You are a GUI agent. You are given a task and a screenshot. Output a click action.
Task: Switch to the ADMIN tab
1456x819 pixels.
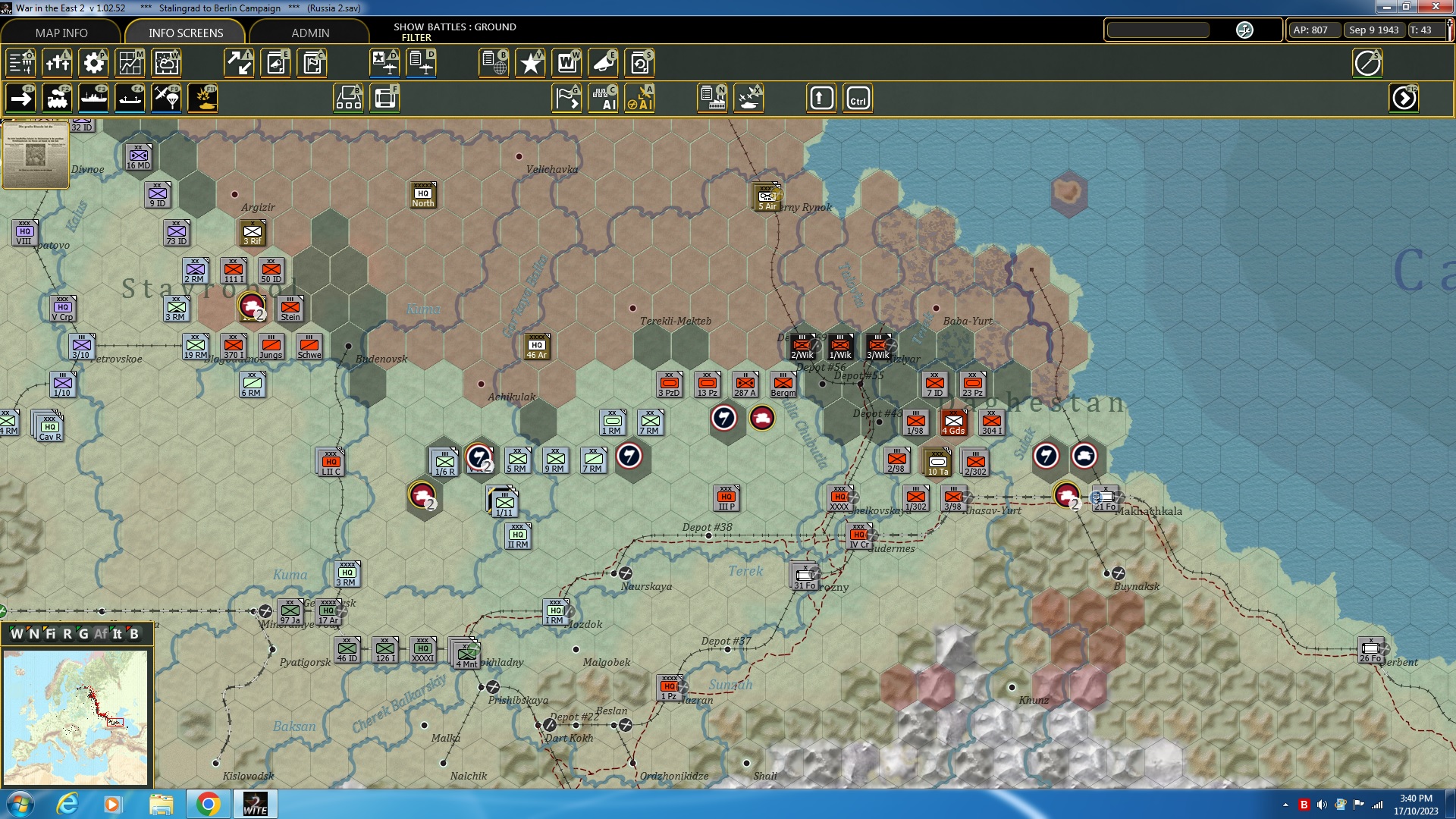(312, 33)
